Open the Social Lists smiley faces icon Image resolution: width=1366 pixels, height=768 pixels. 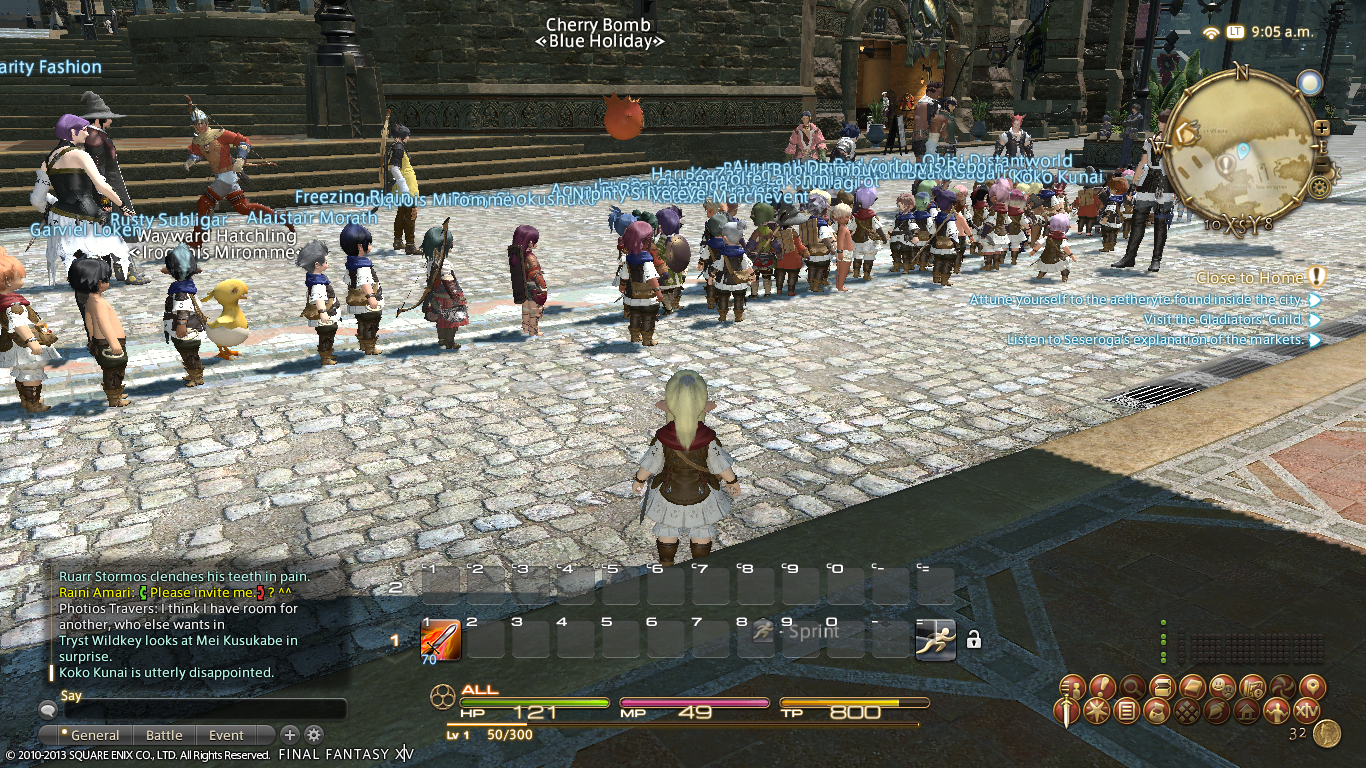[x=1224, y=687]
